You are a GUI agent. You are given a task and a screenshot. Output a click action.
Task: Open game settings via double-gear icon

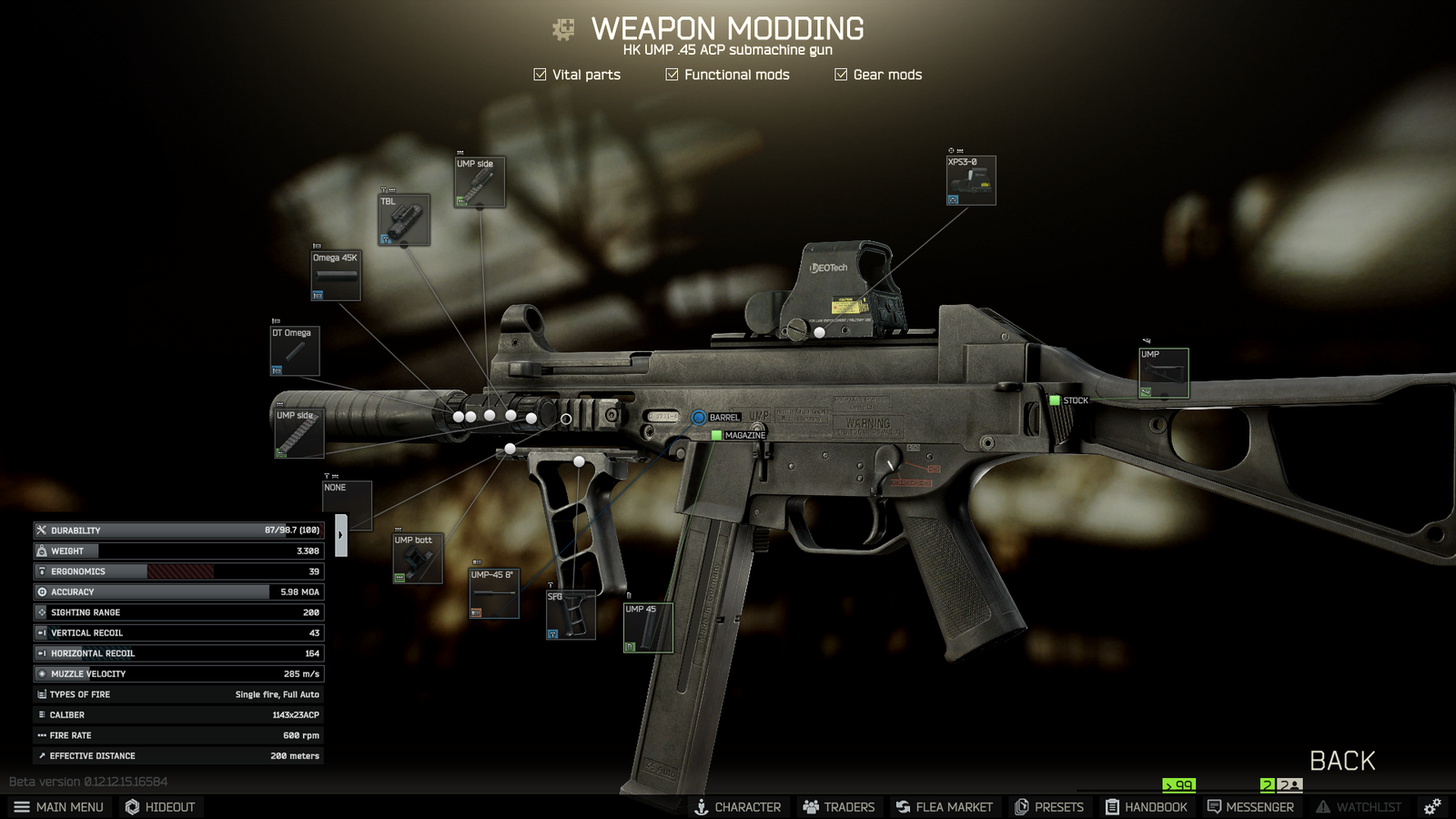tap(1431, 806)
